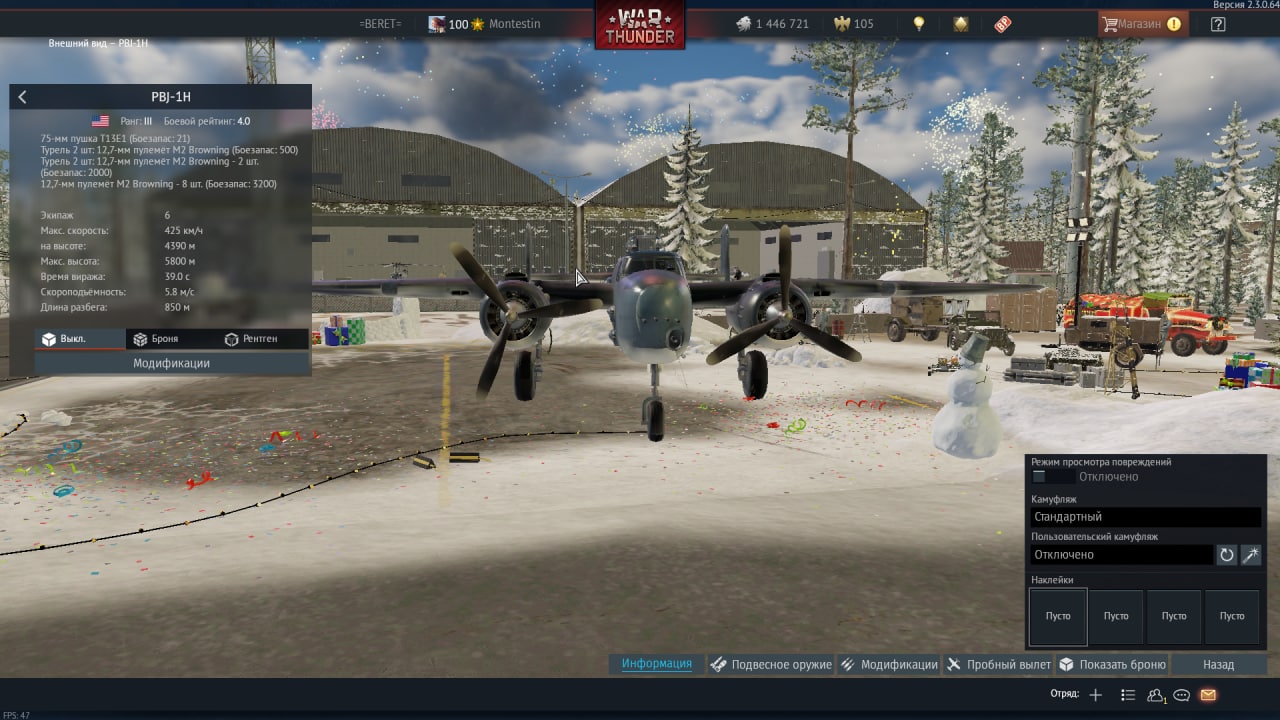This screenshot has height=720, width=1280.
Task: Open the Модификации button under the stats panel
Action: 172,364
